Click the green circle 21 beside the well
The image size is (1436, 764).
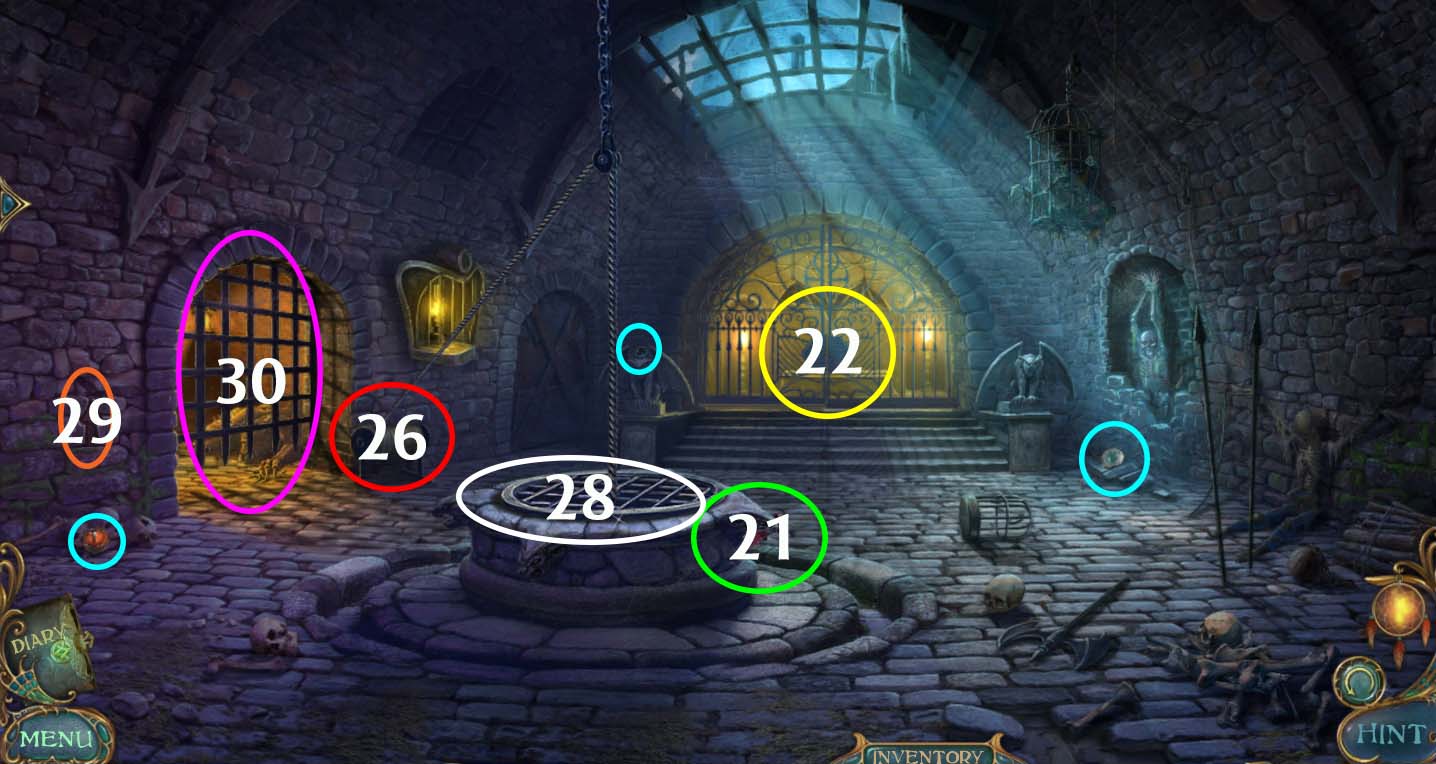758,537
